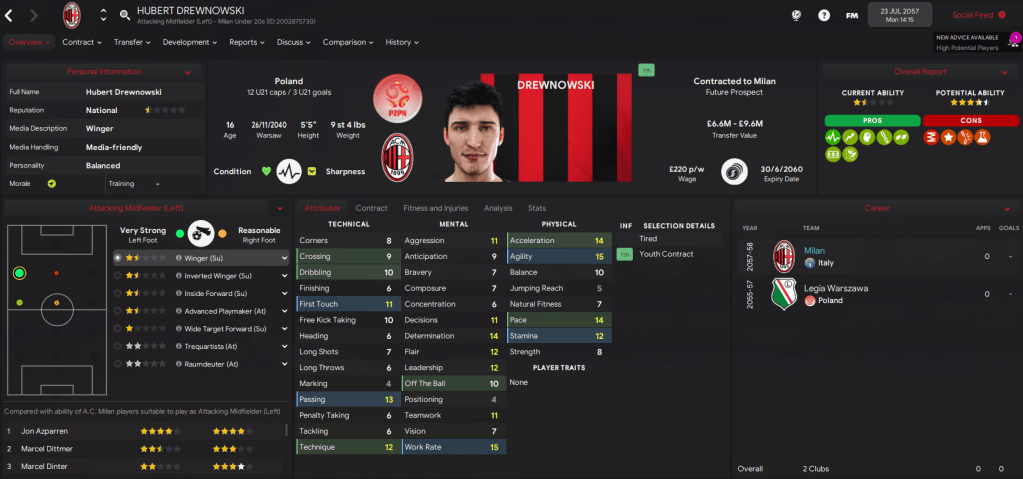Open the Development menu

(189, 42)
